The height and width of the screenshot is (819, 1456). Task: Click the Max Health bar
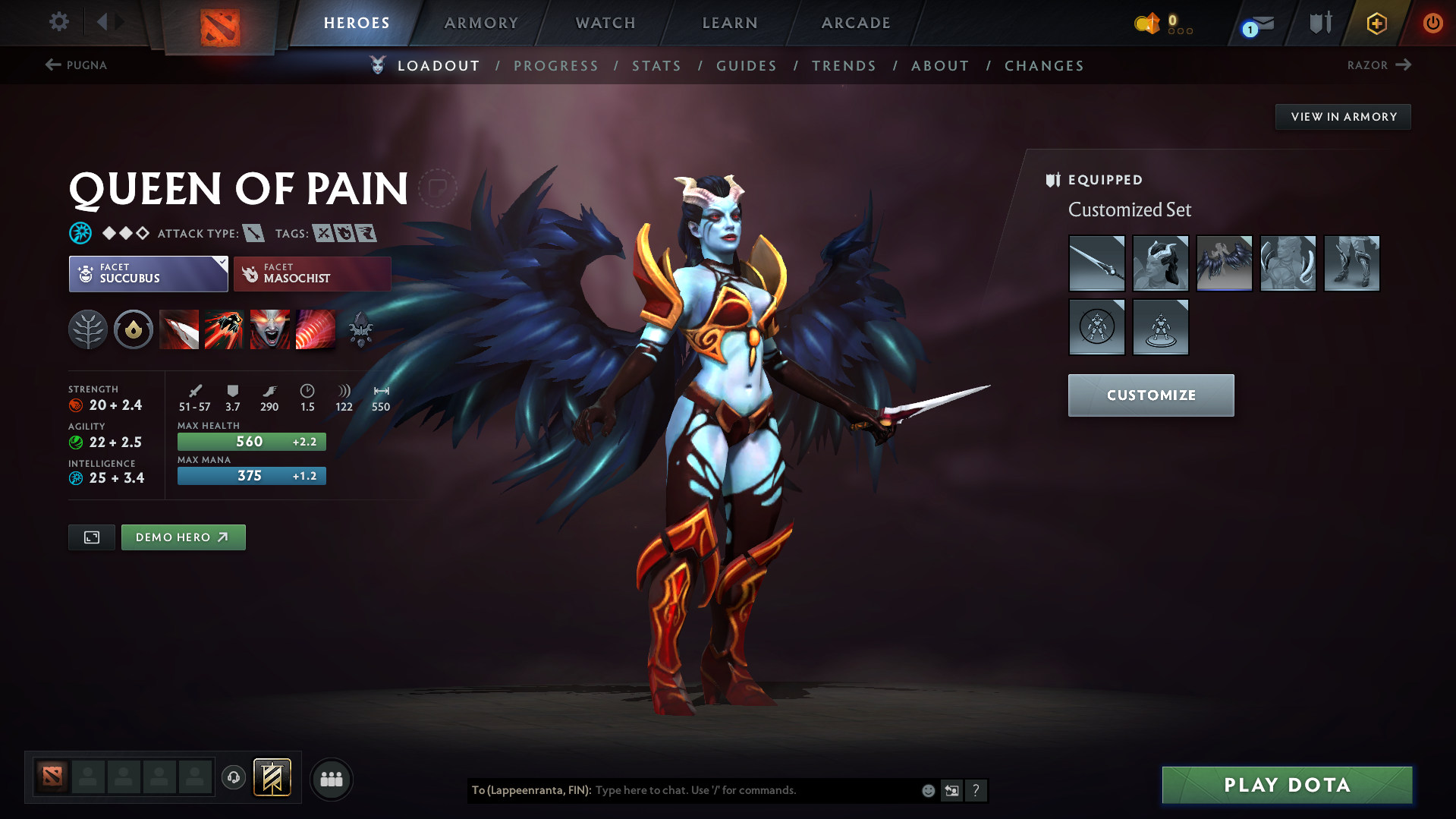coord(251,441)
